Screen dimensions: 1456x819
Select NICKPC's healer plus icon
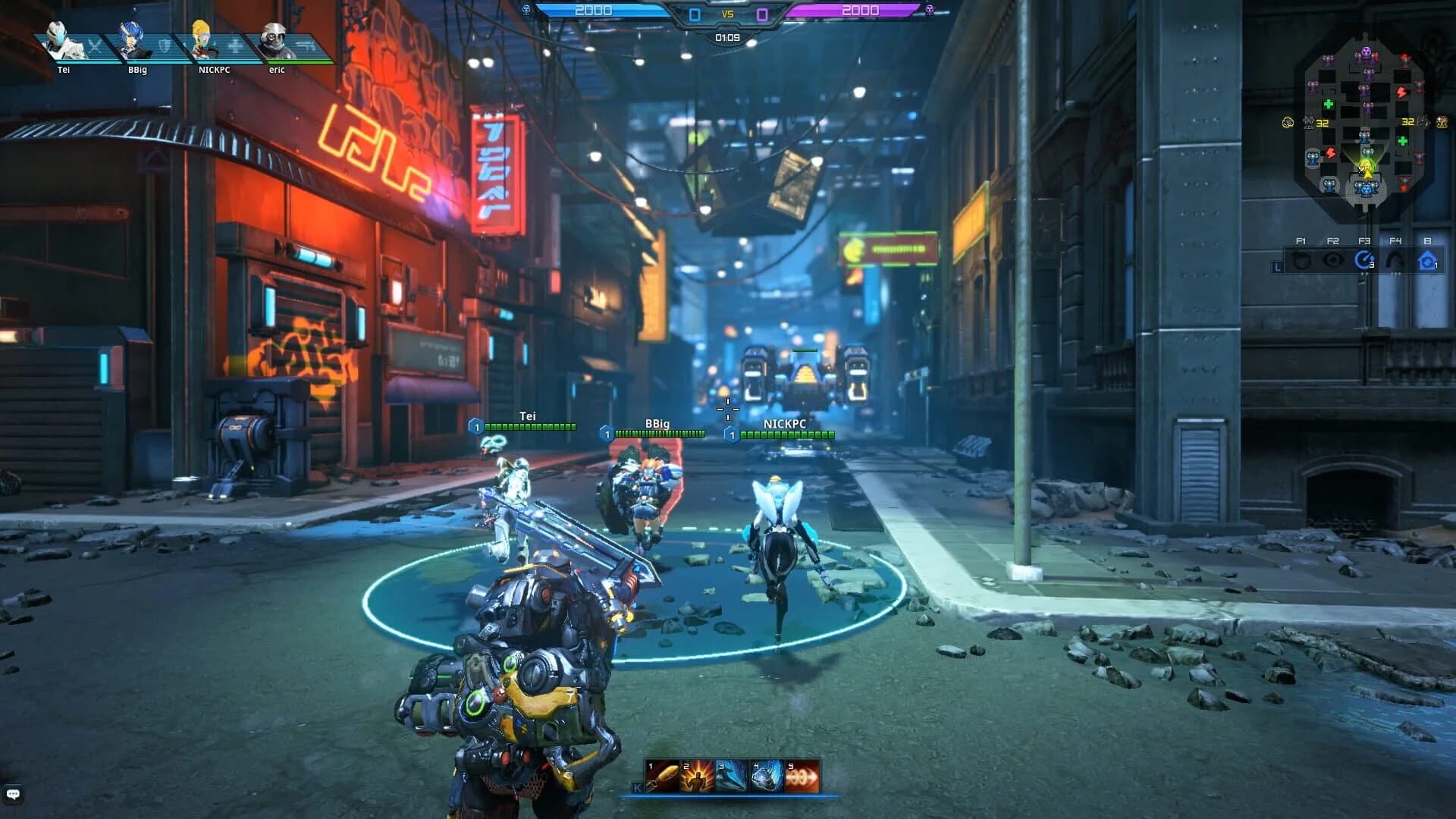tap(234, 45)
